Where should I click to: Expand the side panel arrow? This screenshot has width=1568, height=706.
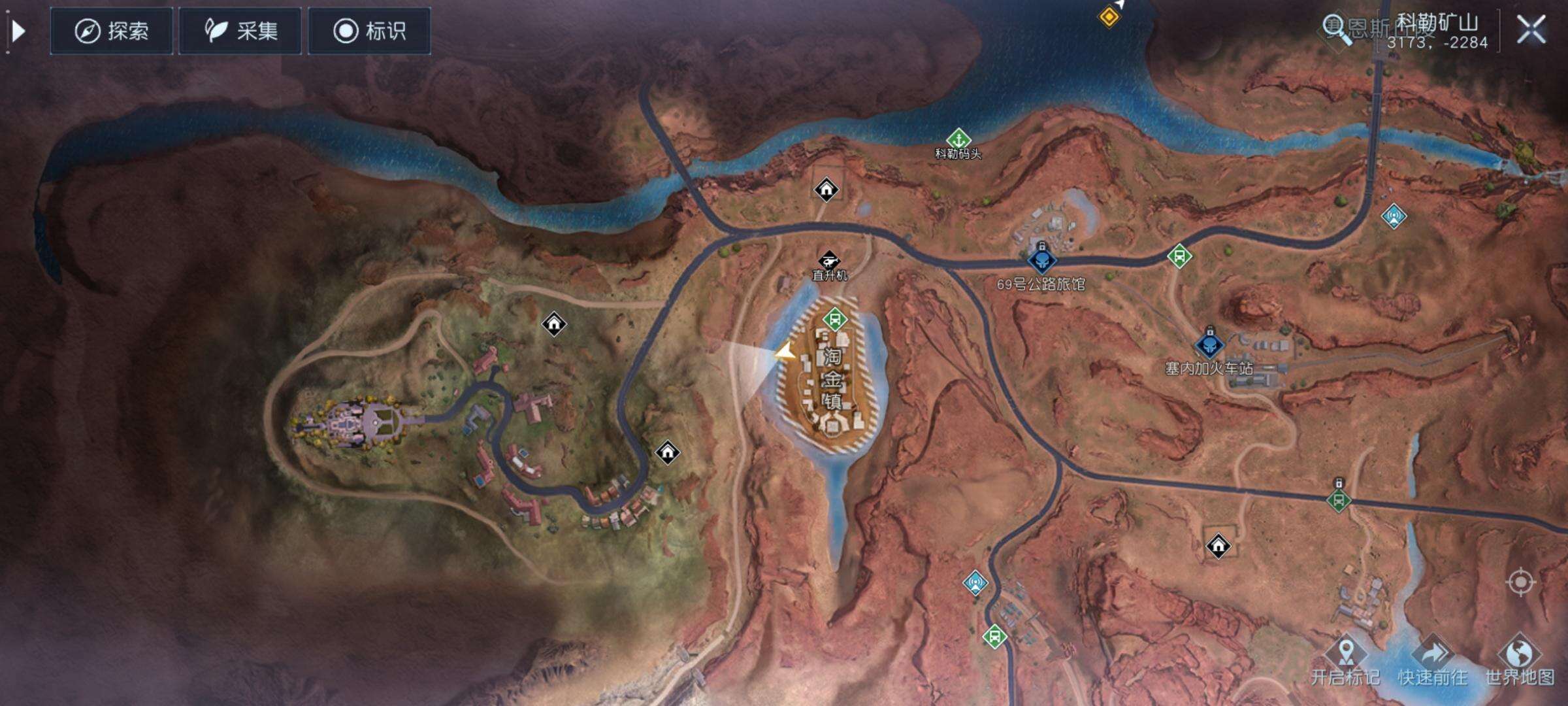click(18, 31)
